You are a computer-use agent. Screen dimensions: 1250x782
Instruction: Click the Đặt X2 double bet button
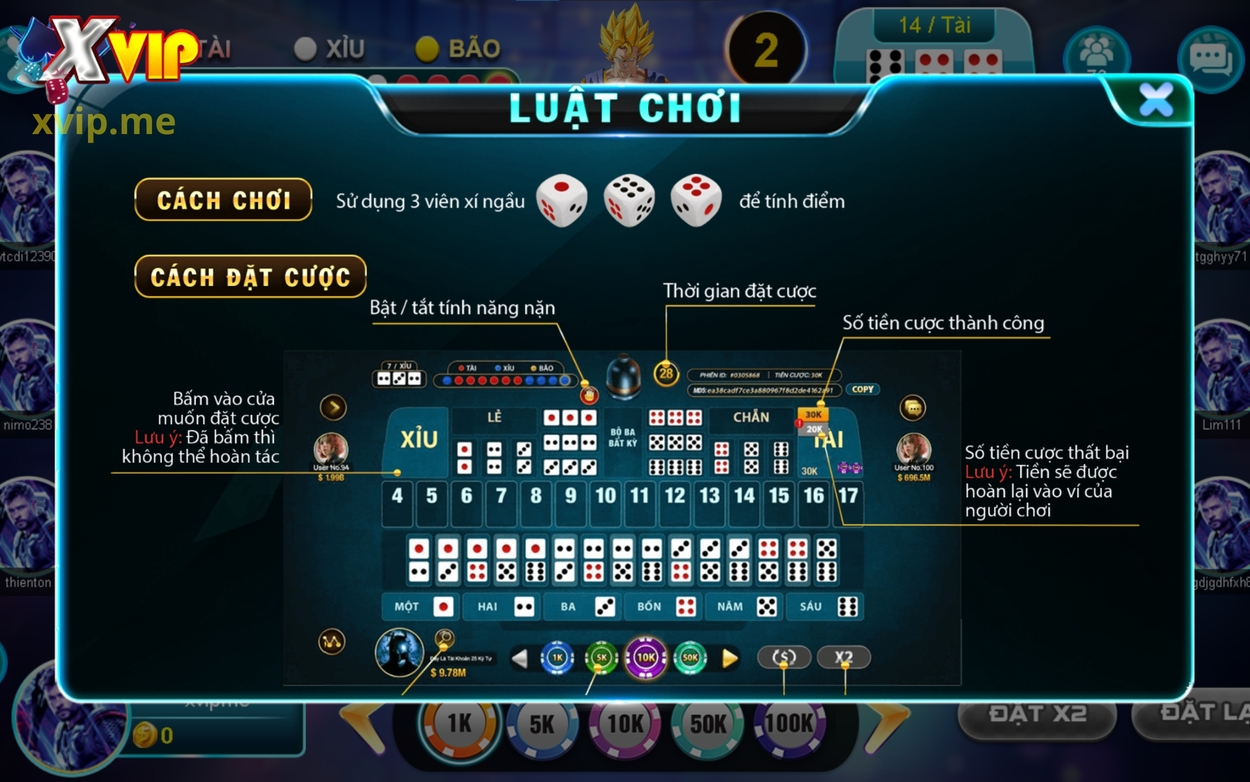click(x=1037, y=715)
